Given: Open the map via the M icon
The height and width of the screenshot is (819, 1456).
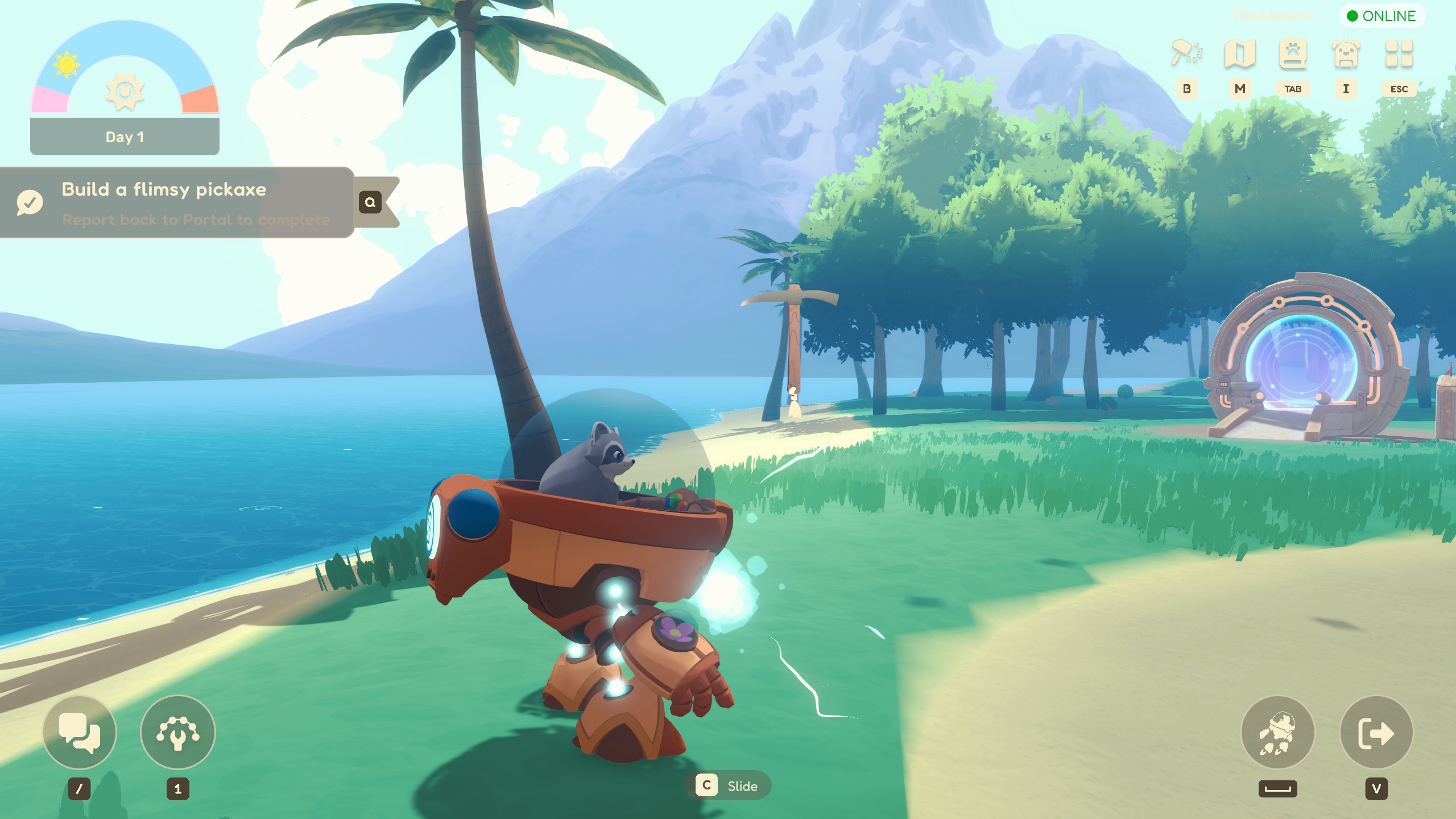Looking at the screenshot, I should [x=1240, y=54].
